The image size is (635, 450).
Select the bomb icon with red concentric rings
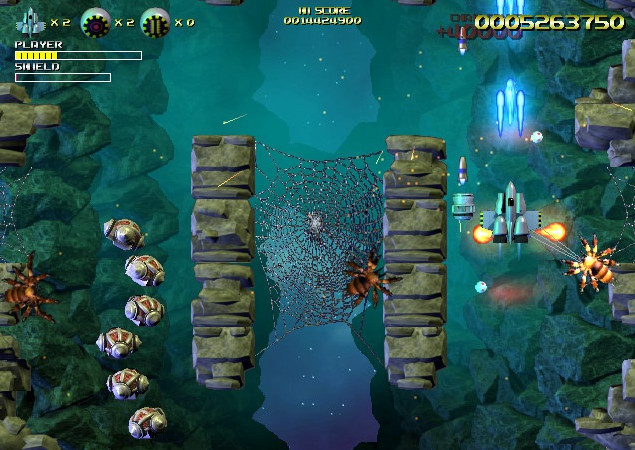pos(95,20)
